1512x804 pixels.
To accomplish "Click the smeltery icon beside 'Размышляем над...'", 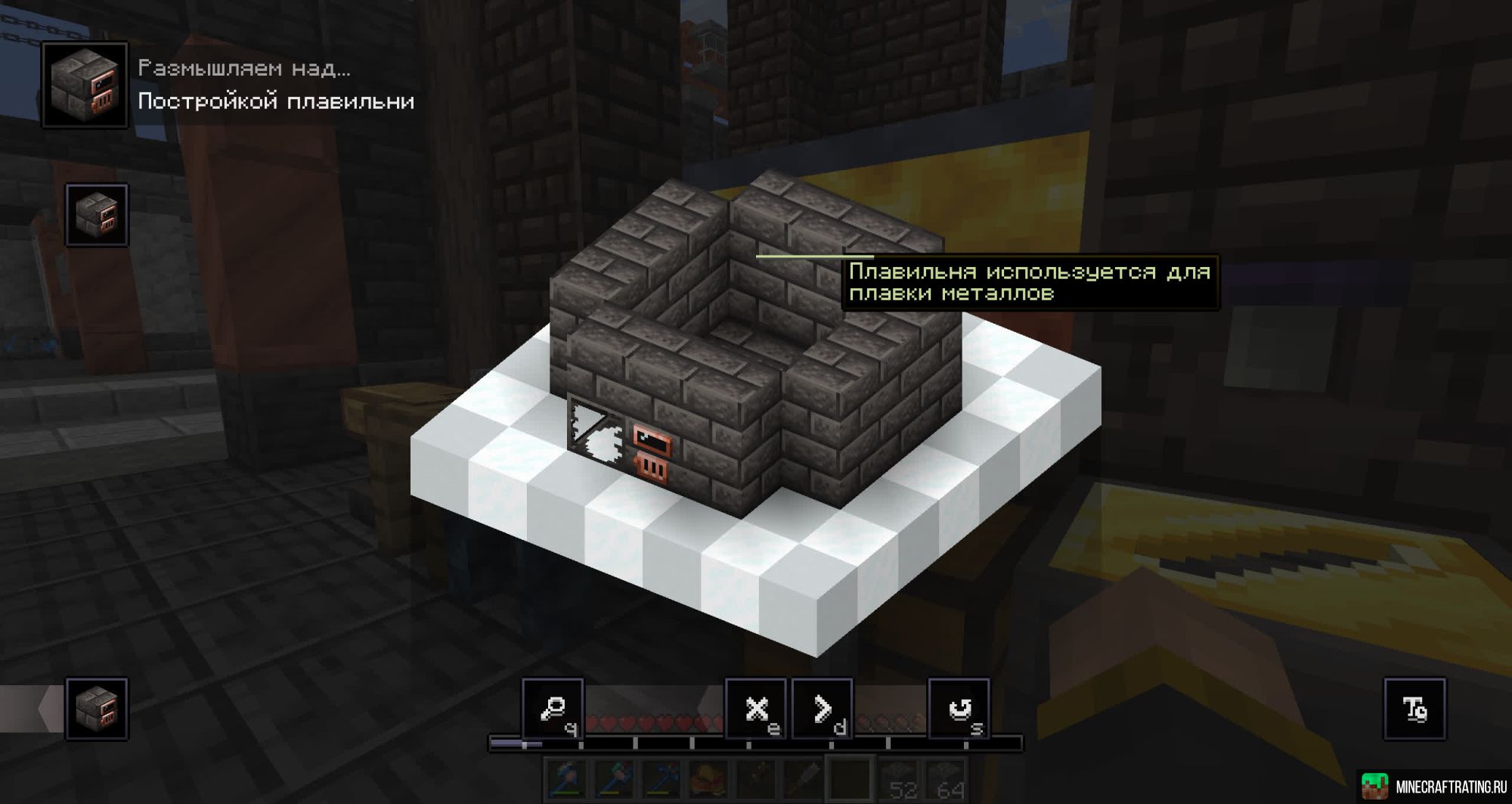I will click(x=85, y=83).
